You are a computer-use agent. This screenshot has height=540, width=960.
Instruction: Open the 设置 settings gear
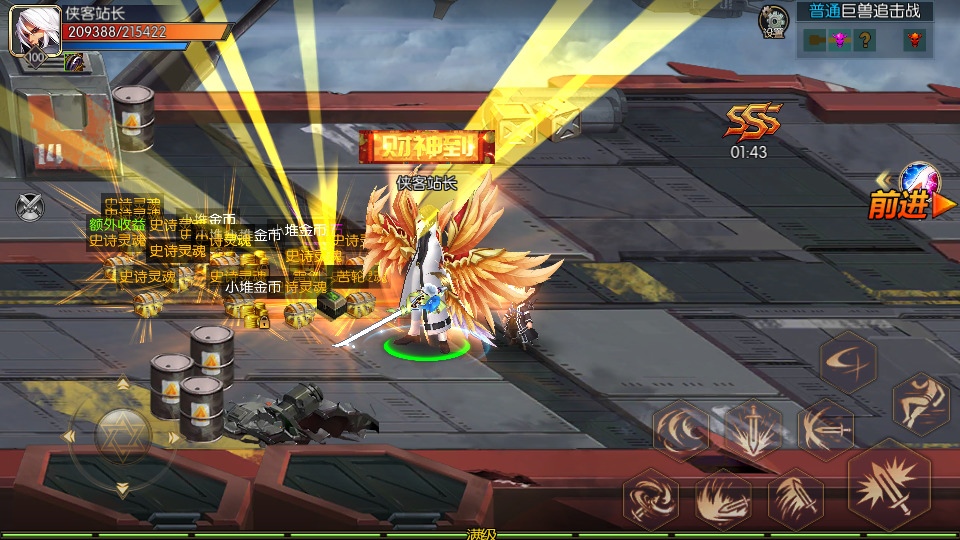[x=773, y=20]
